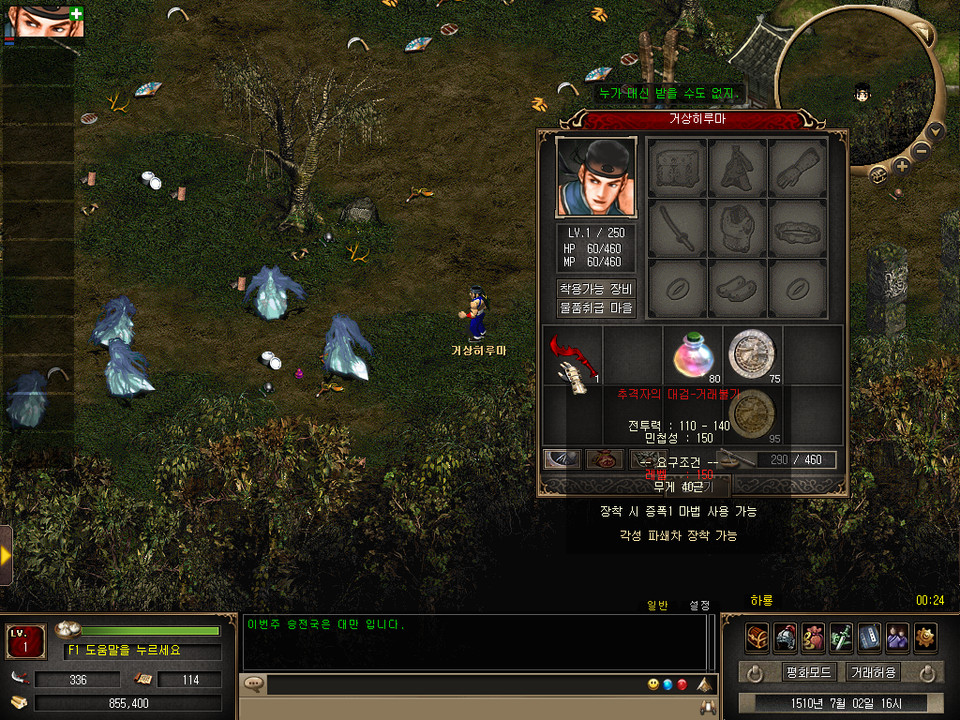
Task: Open the two-people community icon
Action: tap(897, 637)
